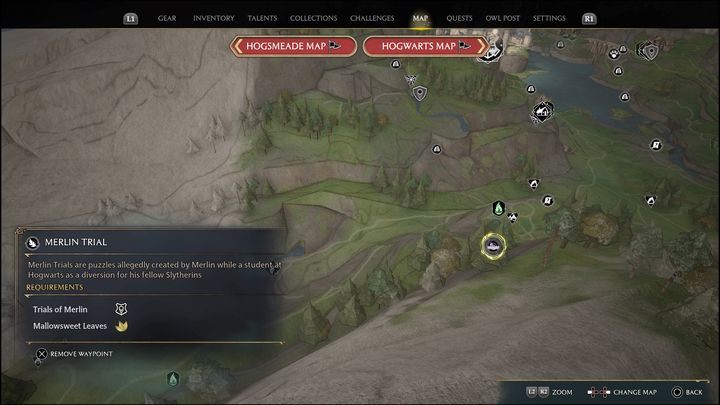Open the Challenges tab
Image resolution: width=720 pixels, height=405 pixels.
pos(372,18)
